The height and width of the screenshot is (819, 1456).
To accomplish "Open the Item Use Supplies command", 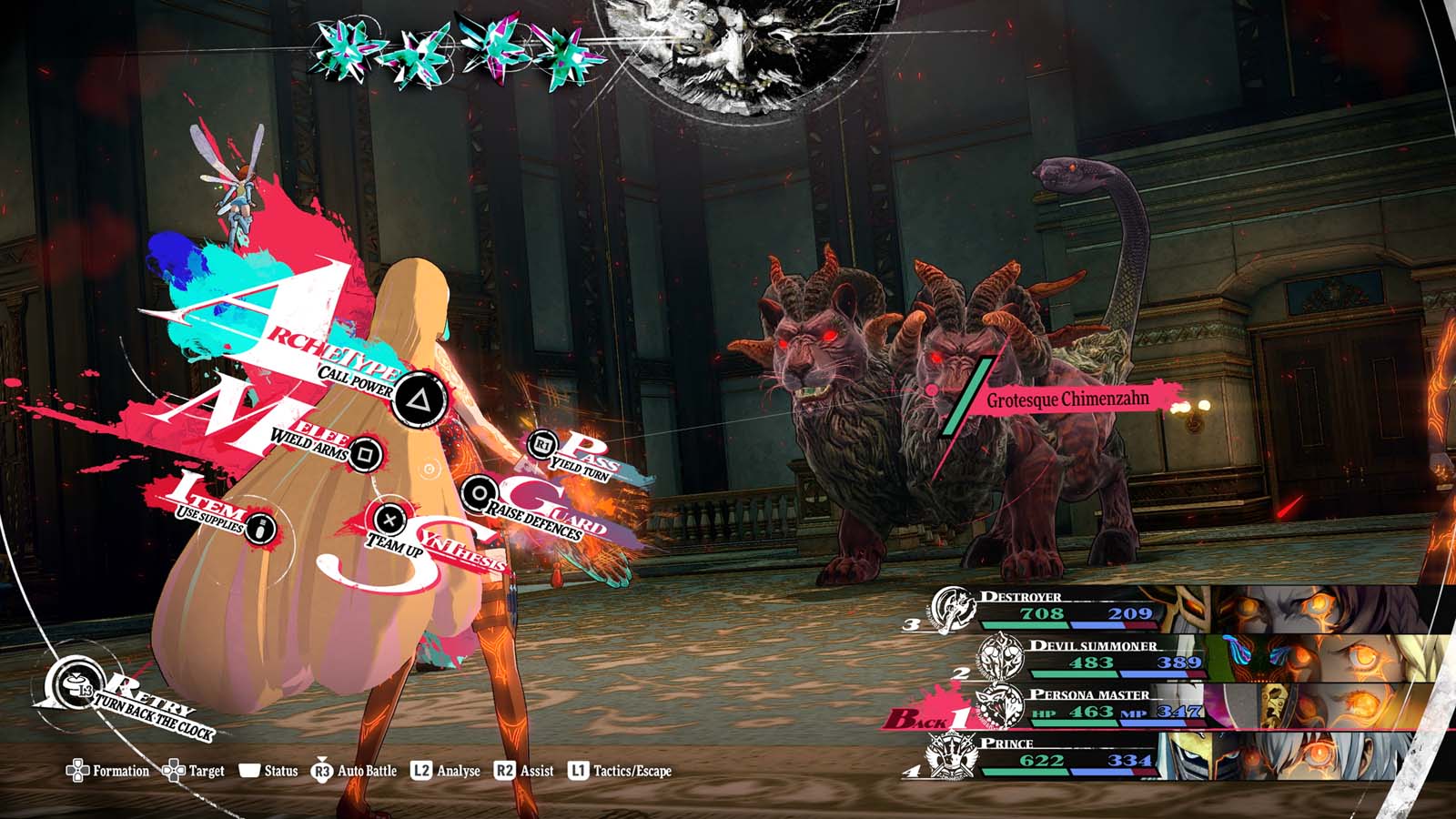I will tap(260, 527).
